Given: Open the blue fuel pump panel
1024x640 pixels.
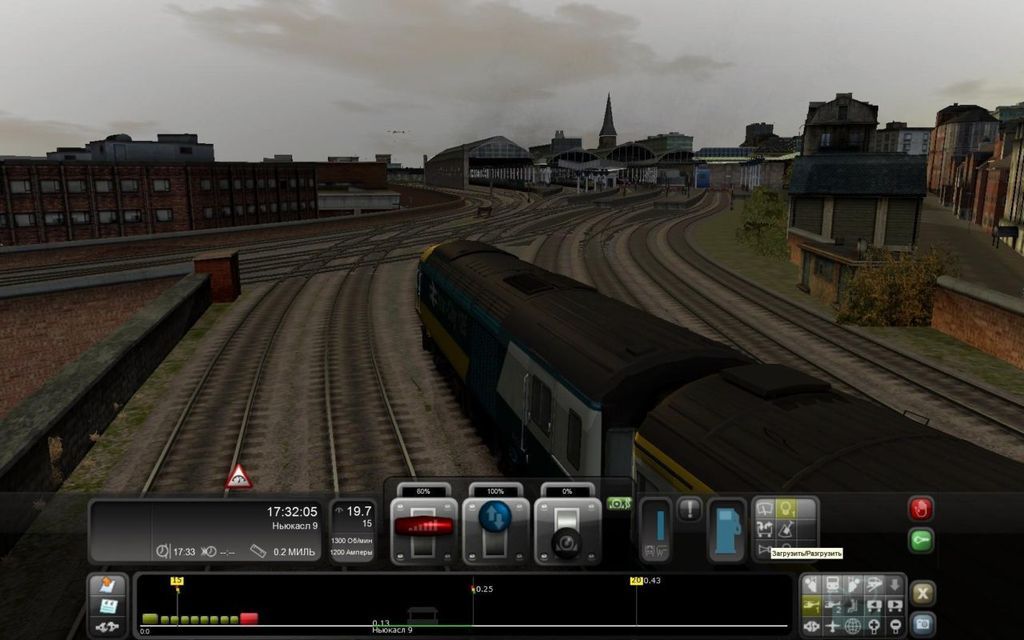Looking at the screenshot, I should 727,529.
